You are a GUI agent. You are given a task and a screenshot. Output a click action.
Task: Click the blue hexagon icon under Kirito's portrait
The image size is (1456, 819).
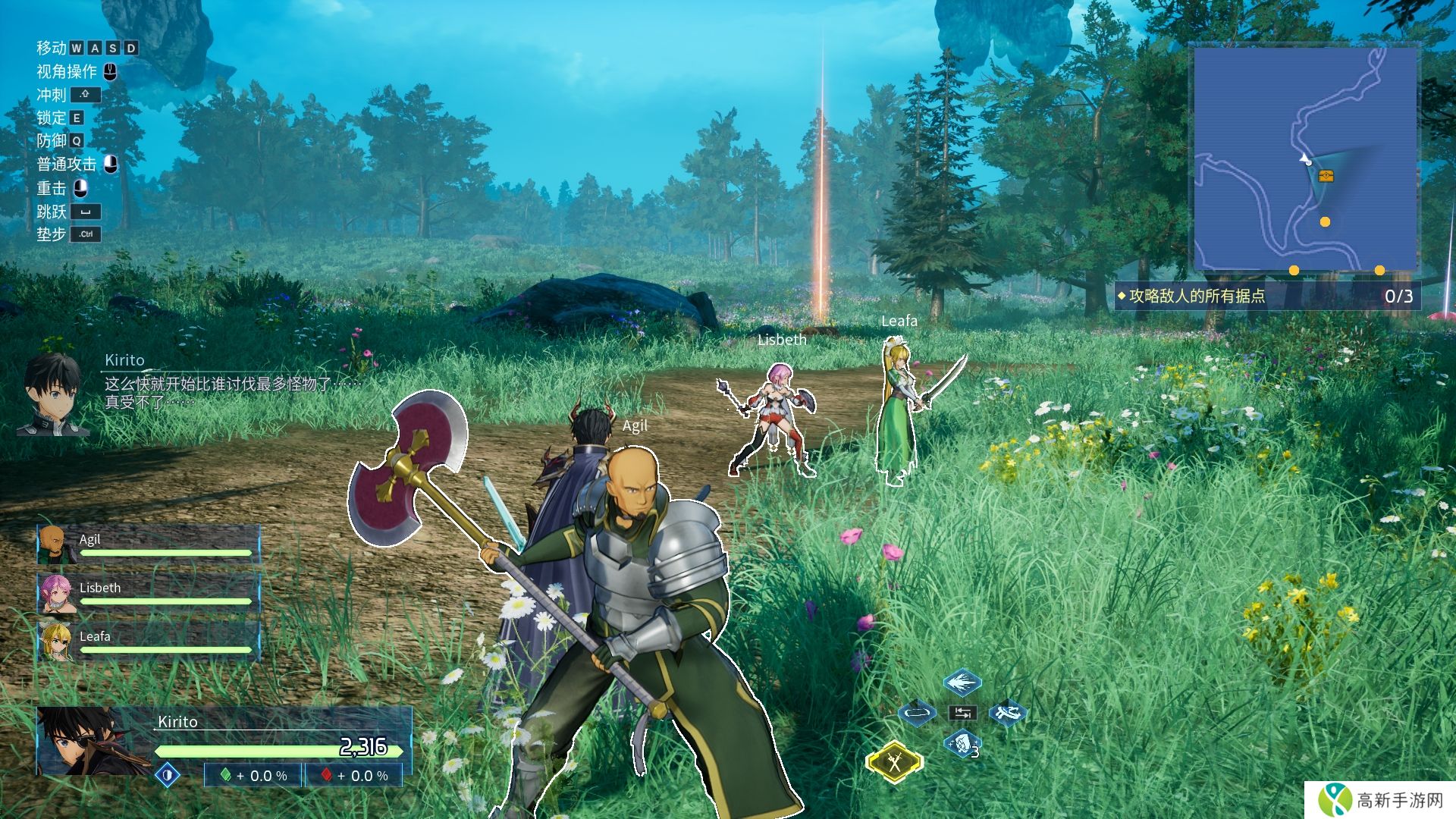pyautogui.click(x=168, y=775)
